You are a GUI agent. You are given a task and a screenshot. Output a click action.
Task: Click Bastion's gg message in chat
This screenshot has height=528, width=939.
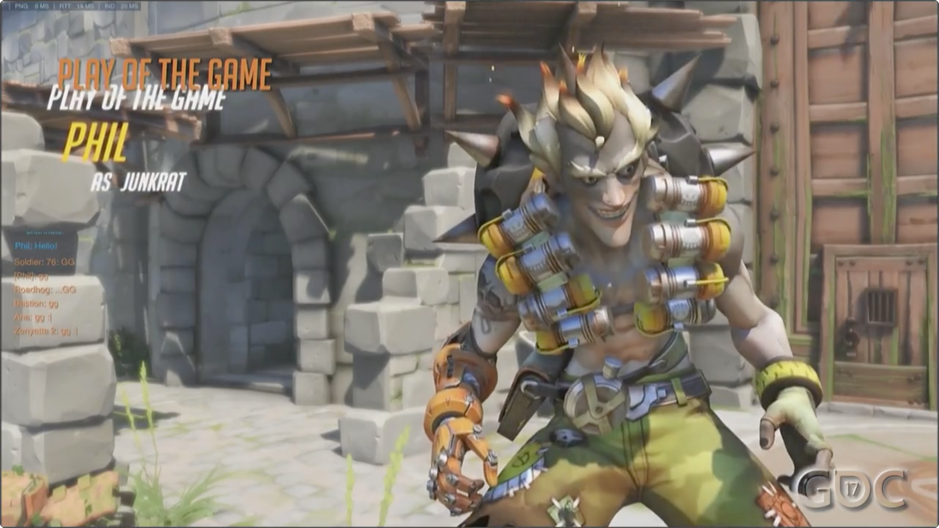point(38,303)
